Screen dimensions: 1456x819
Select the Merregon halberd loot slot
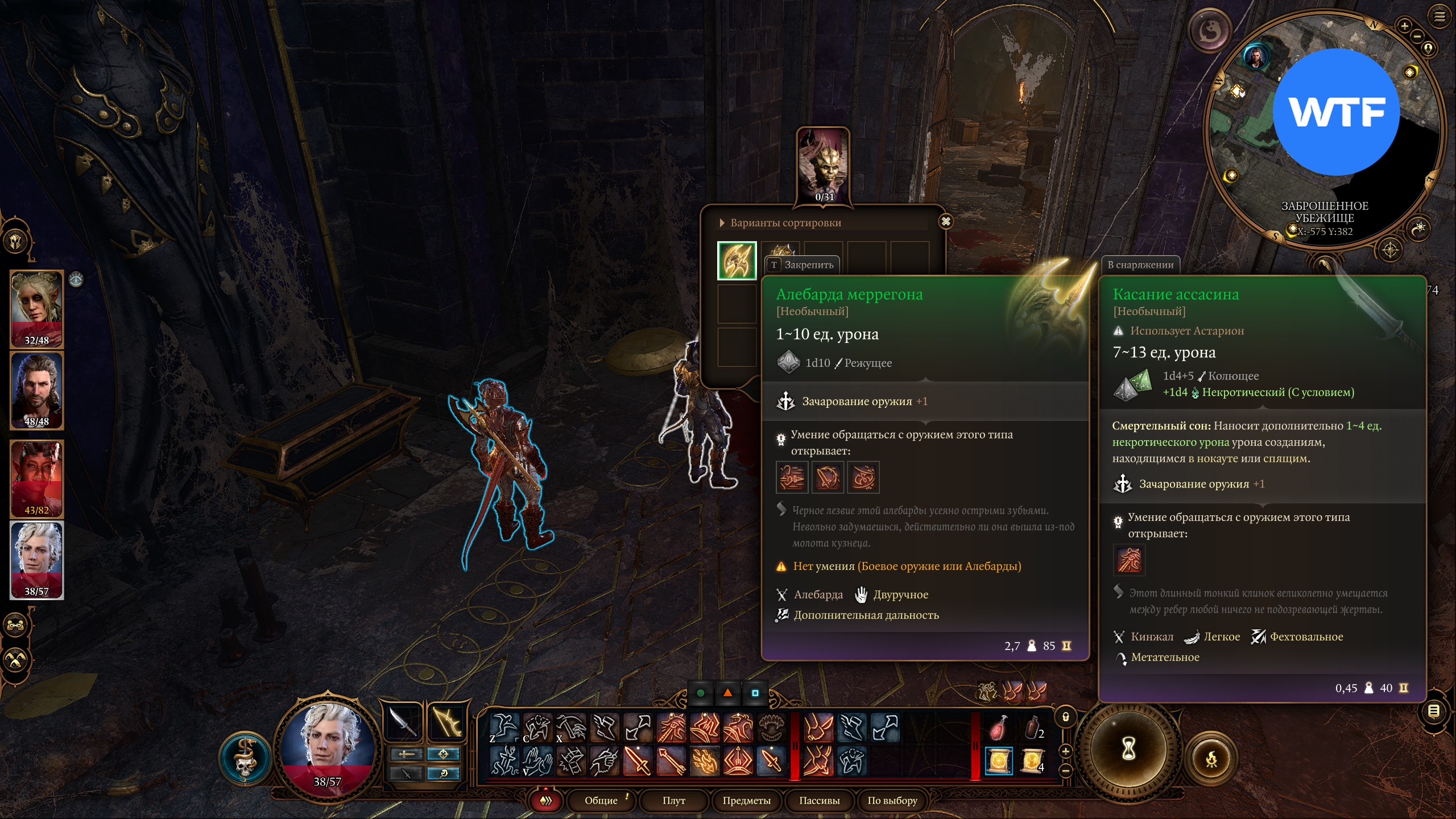pos(737,260)
